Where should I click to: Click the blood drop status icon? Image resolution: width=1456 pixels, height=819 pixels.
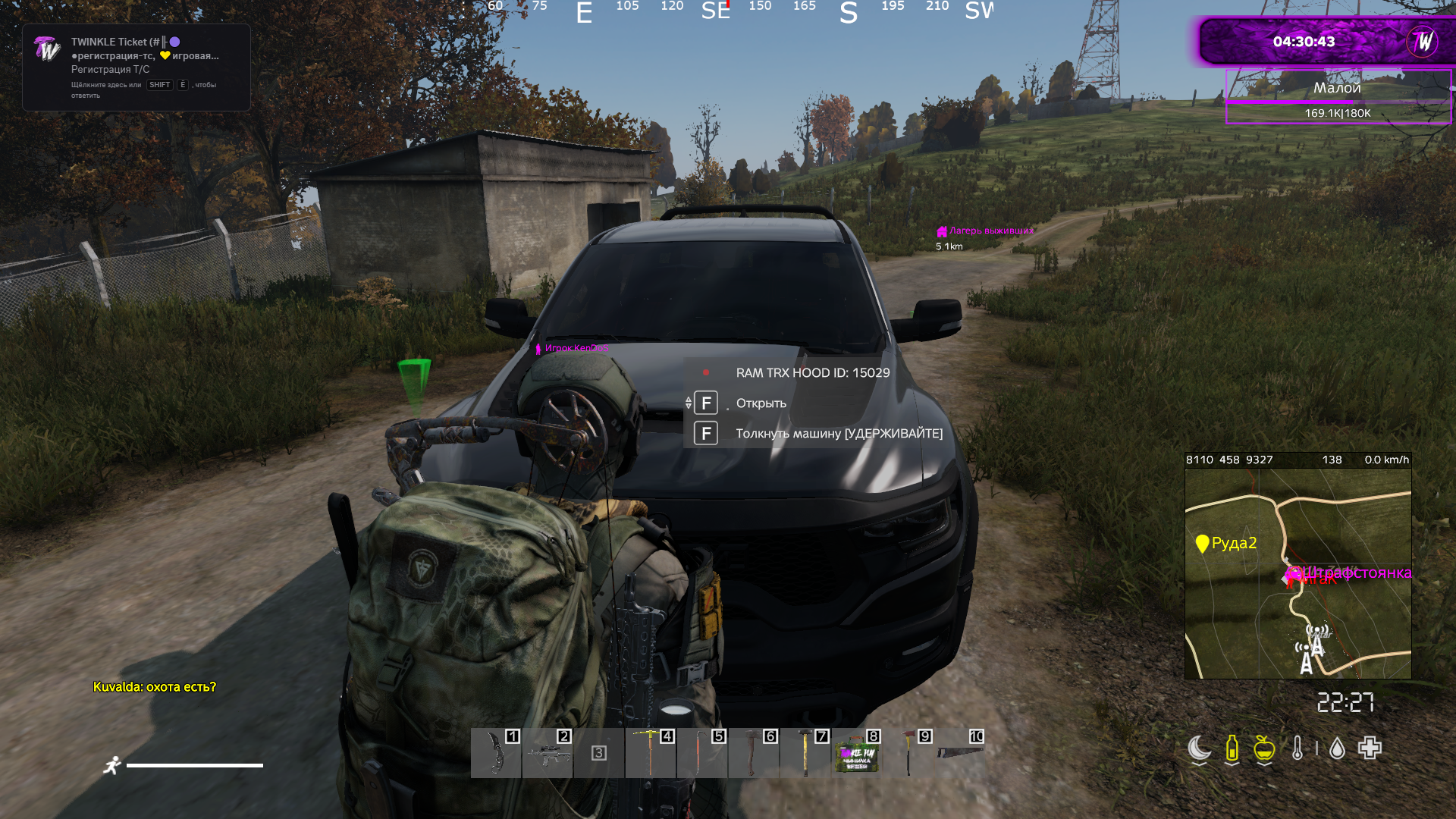click(1337, 749)
